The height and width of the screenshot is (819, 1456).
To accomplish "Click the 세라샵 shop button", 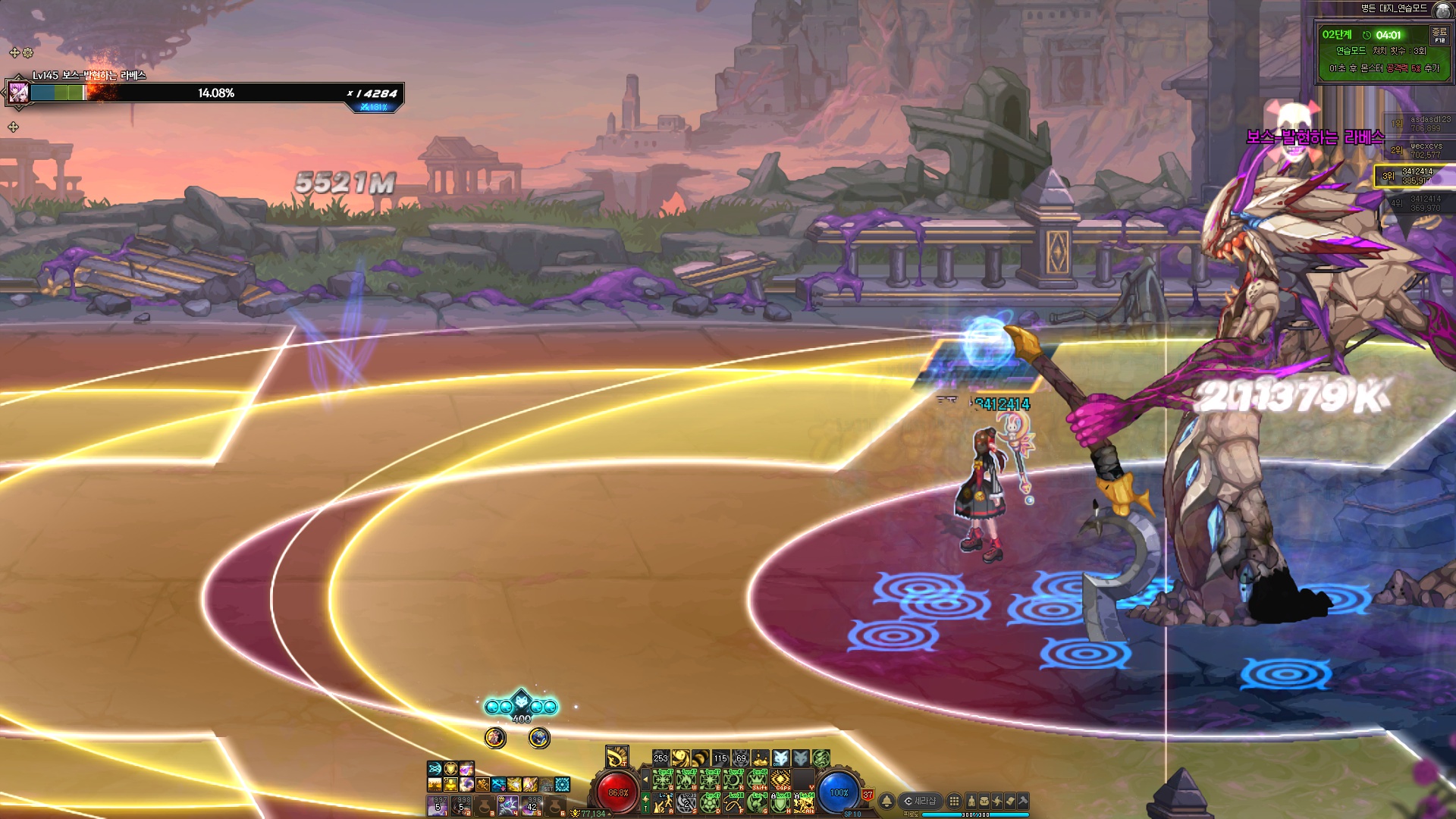I will tap(921, 801).
